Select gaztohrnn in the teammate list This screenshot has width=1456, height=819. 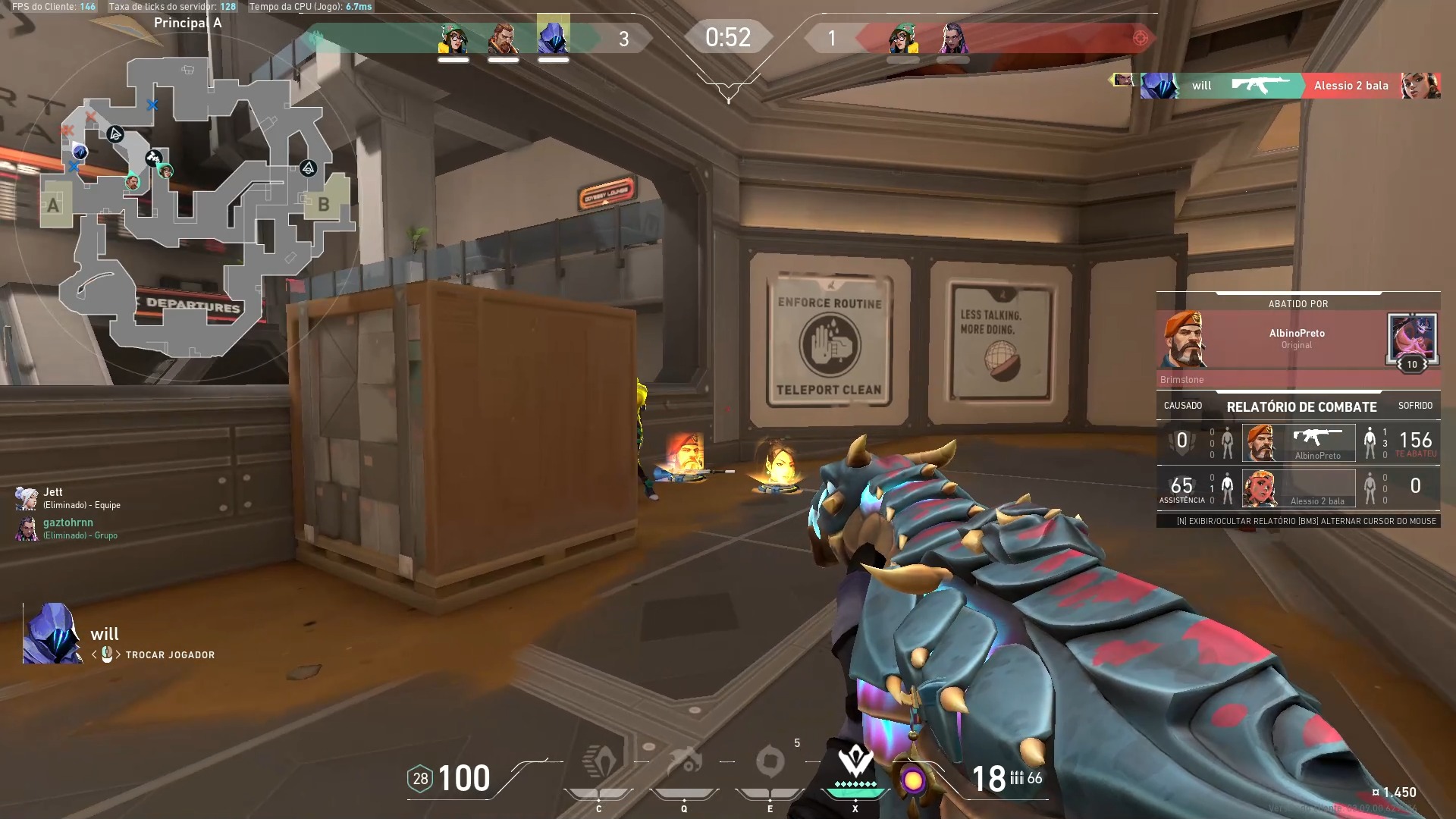pyautogui.click(x=68, y=528)
